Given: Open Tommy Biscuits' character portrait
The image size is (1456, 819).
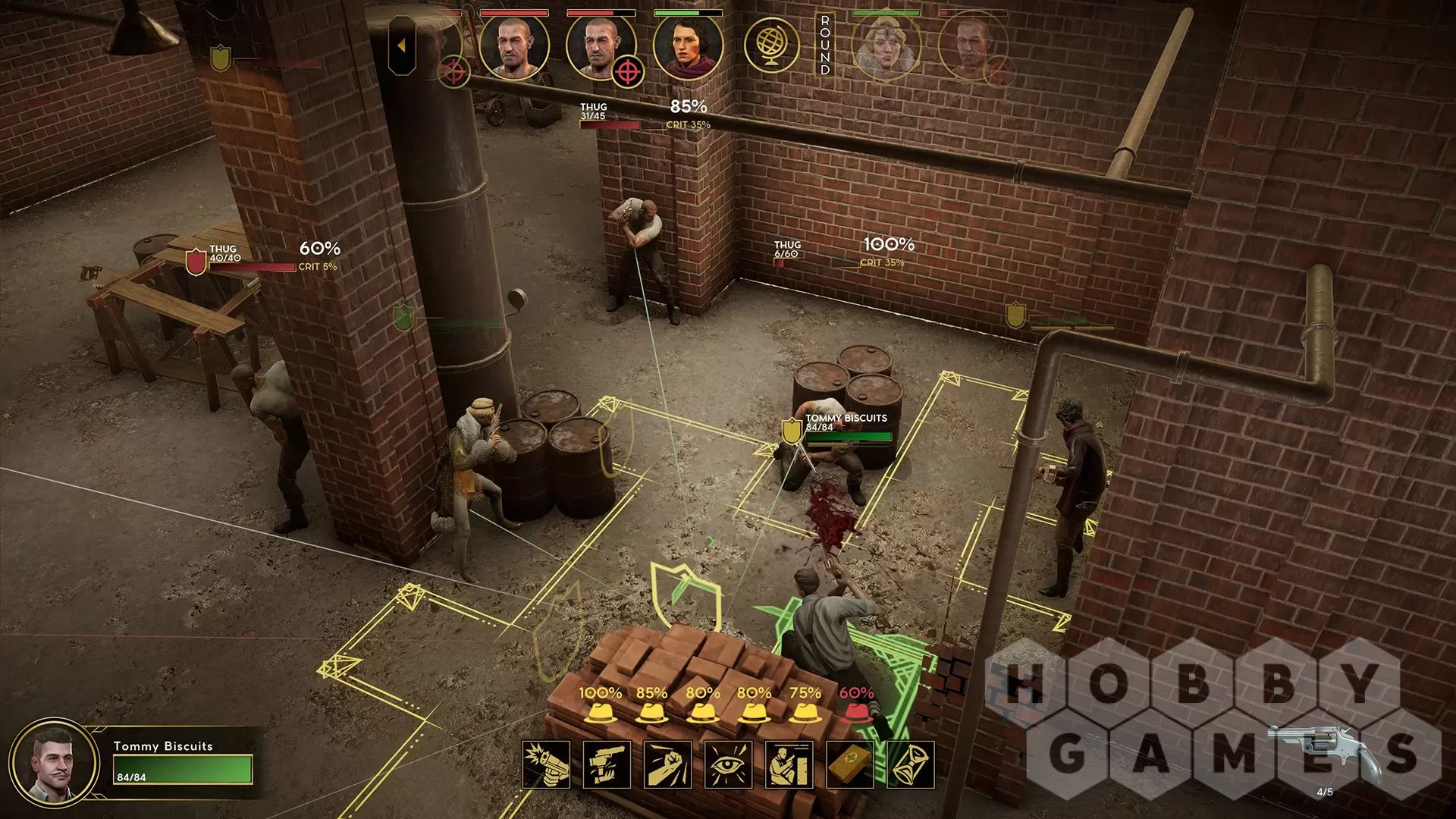Looking at the screenshot, I should tap(57, 763).
